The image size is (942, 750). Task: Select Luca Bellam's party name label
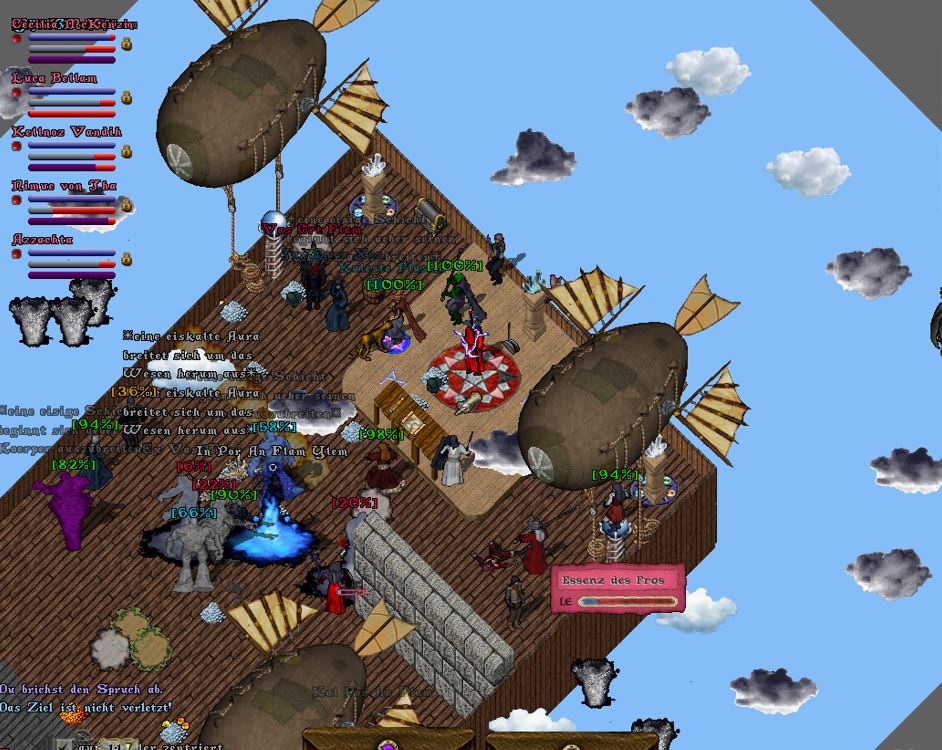[55, 78]
